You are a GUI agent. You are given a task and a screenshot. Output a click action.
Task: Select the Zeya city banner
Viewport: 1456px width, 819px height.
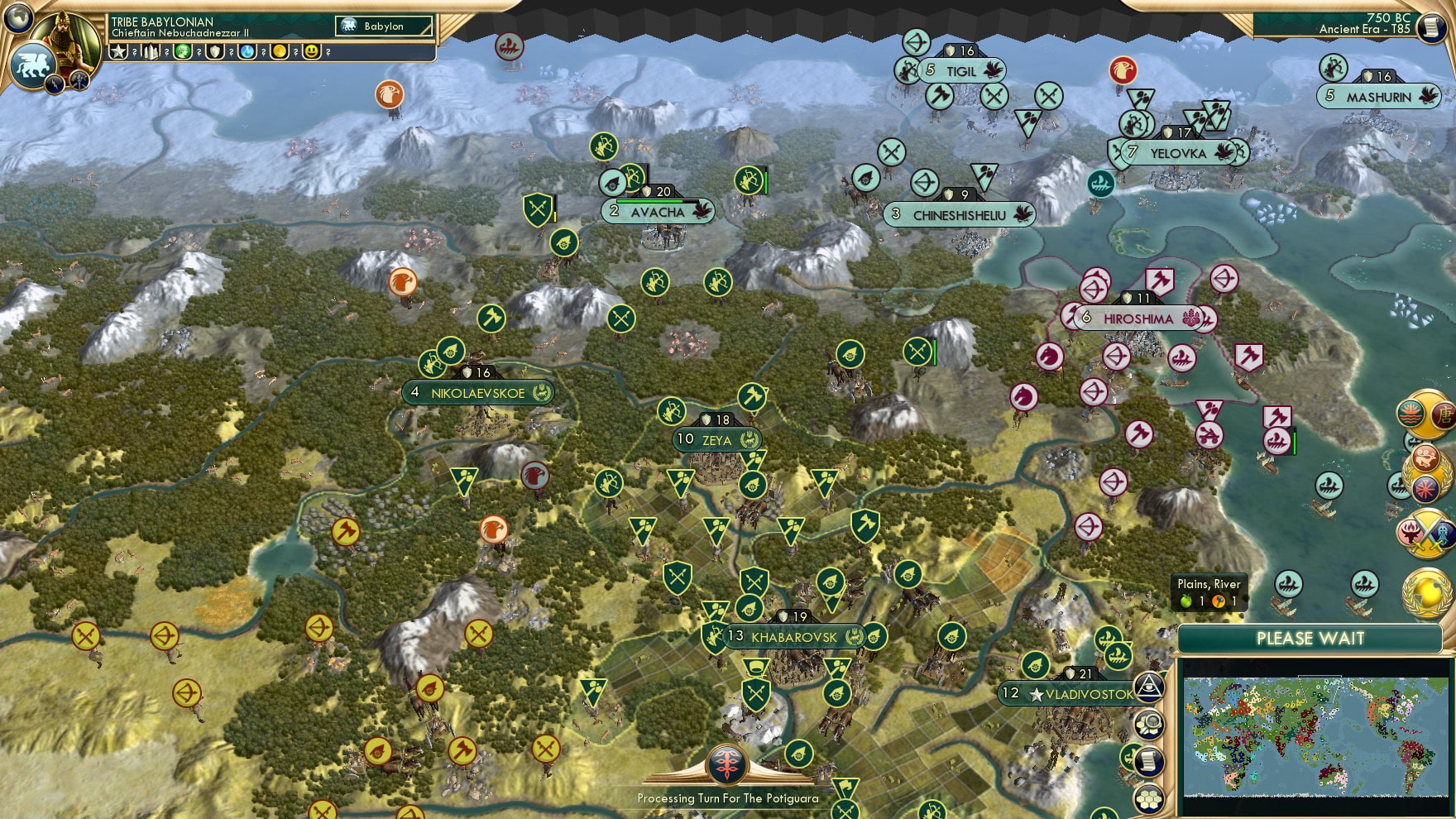click(x=716, y=440)
